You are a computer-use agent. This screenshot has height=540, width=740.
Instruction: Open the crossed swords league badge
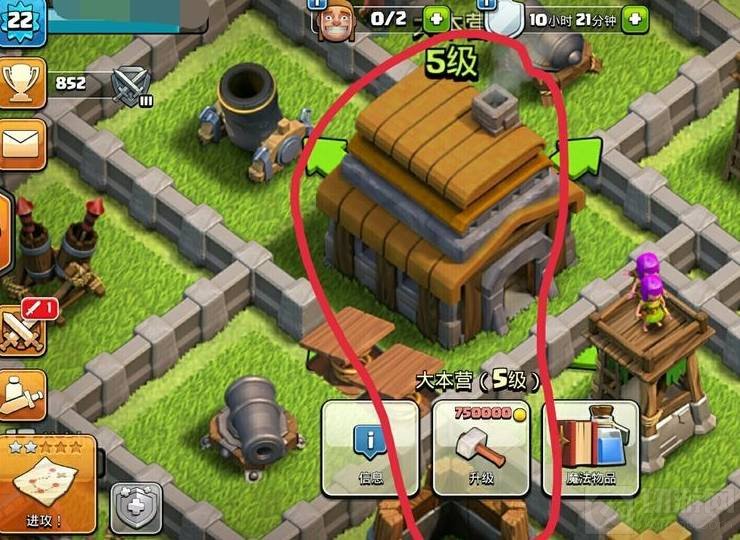130,85
